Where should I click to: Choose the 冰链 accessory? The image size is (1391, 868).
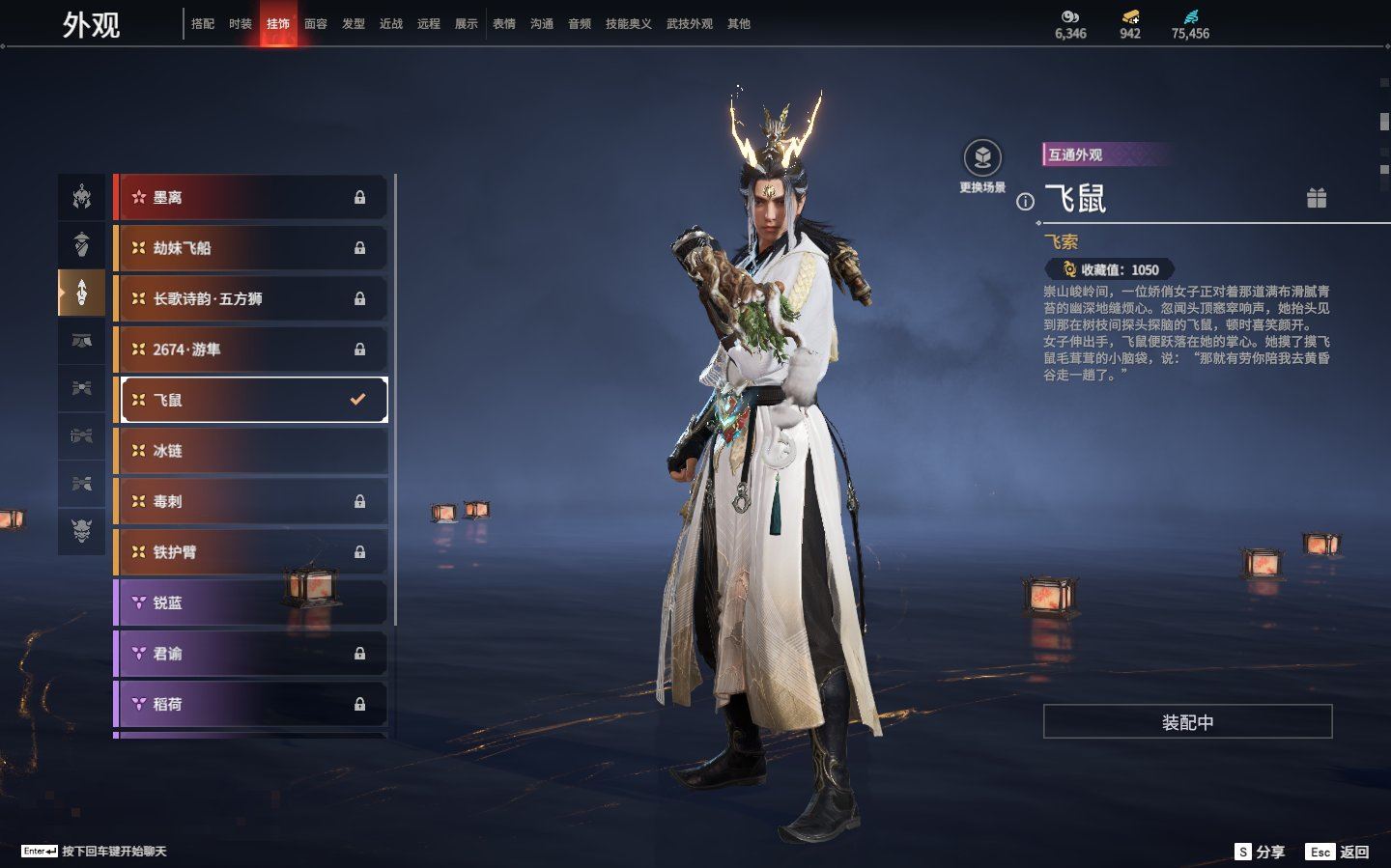point(251,451)
